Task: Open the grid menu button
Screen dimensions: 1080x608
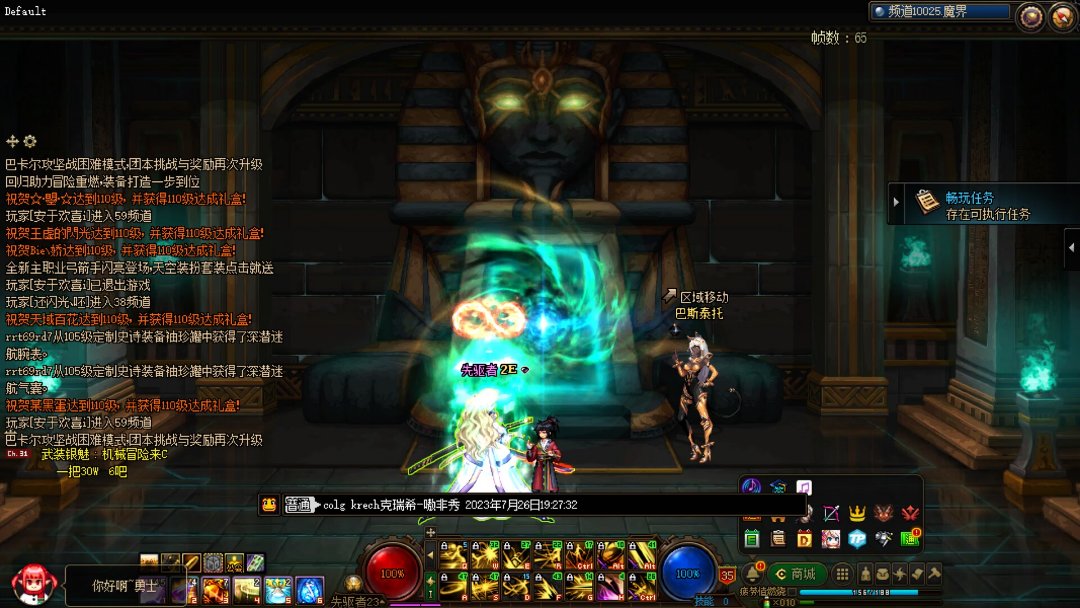Action: tap(843, 574)
